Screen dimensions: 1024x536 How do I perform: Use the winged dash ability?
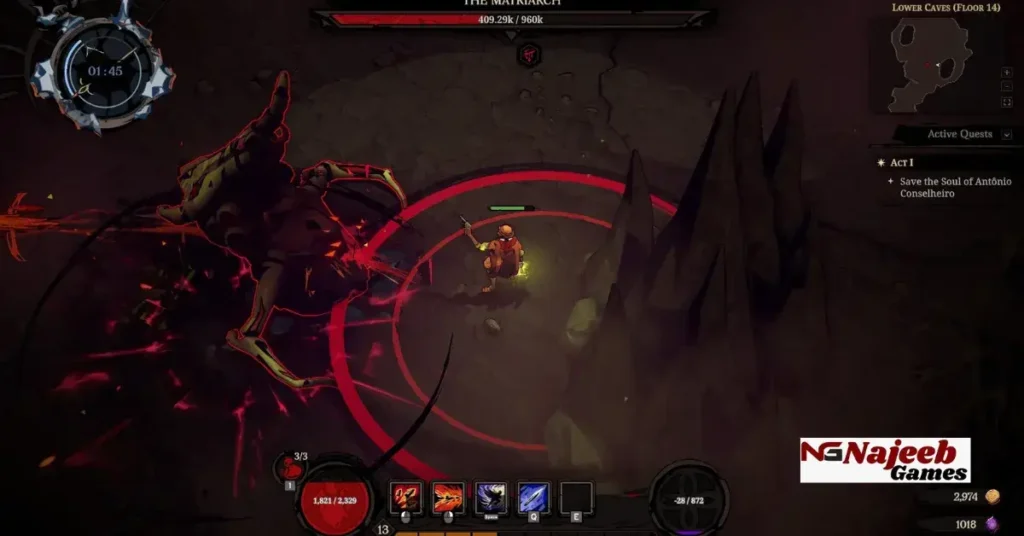coord(491,497)
